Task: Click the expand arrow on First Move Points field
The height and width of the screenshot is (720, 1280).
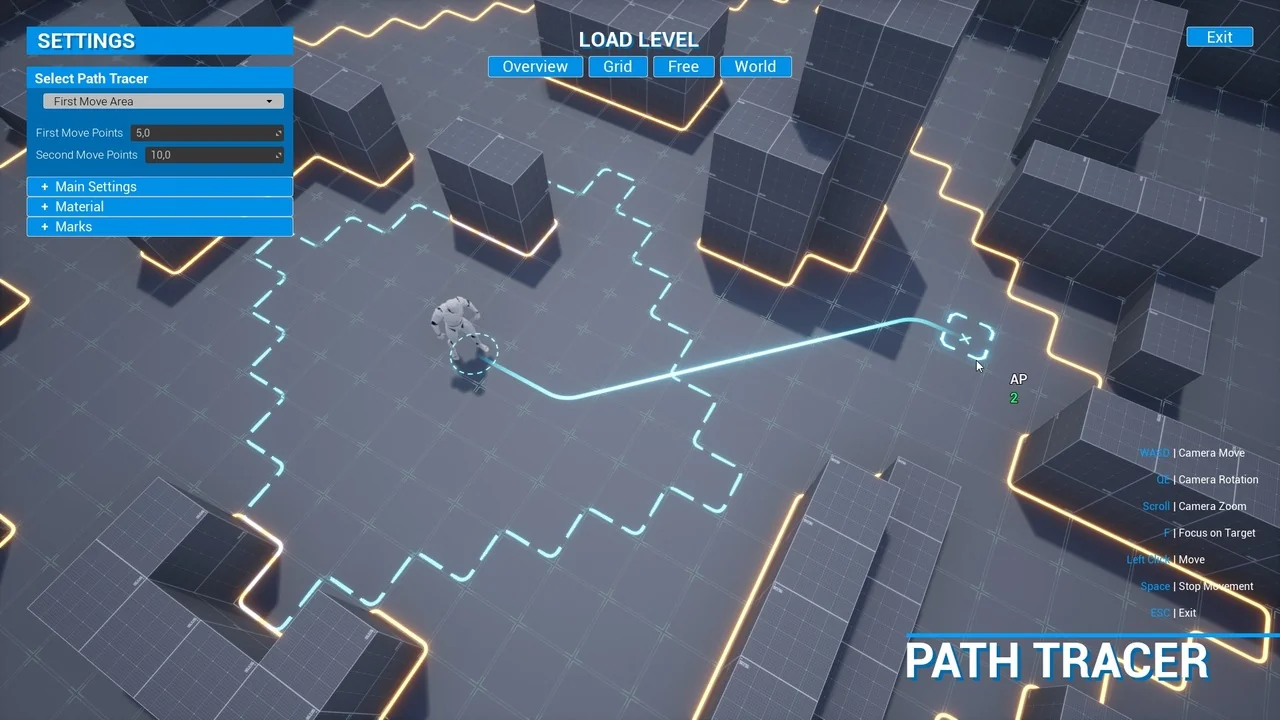Action: (278, 132)
